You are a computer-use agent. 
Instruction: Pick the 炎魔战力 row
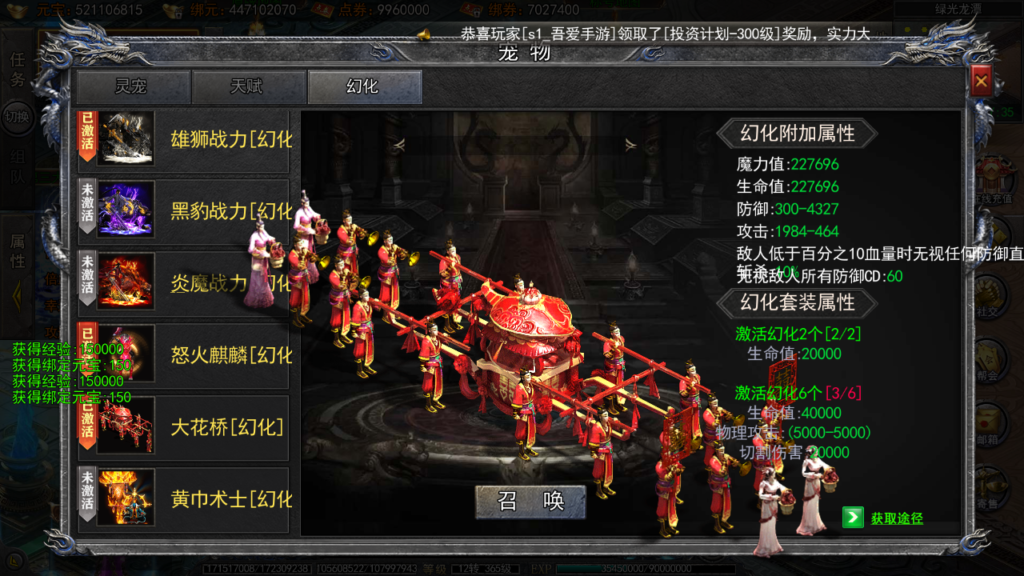(x=184, y=283)
